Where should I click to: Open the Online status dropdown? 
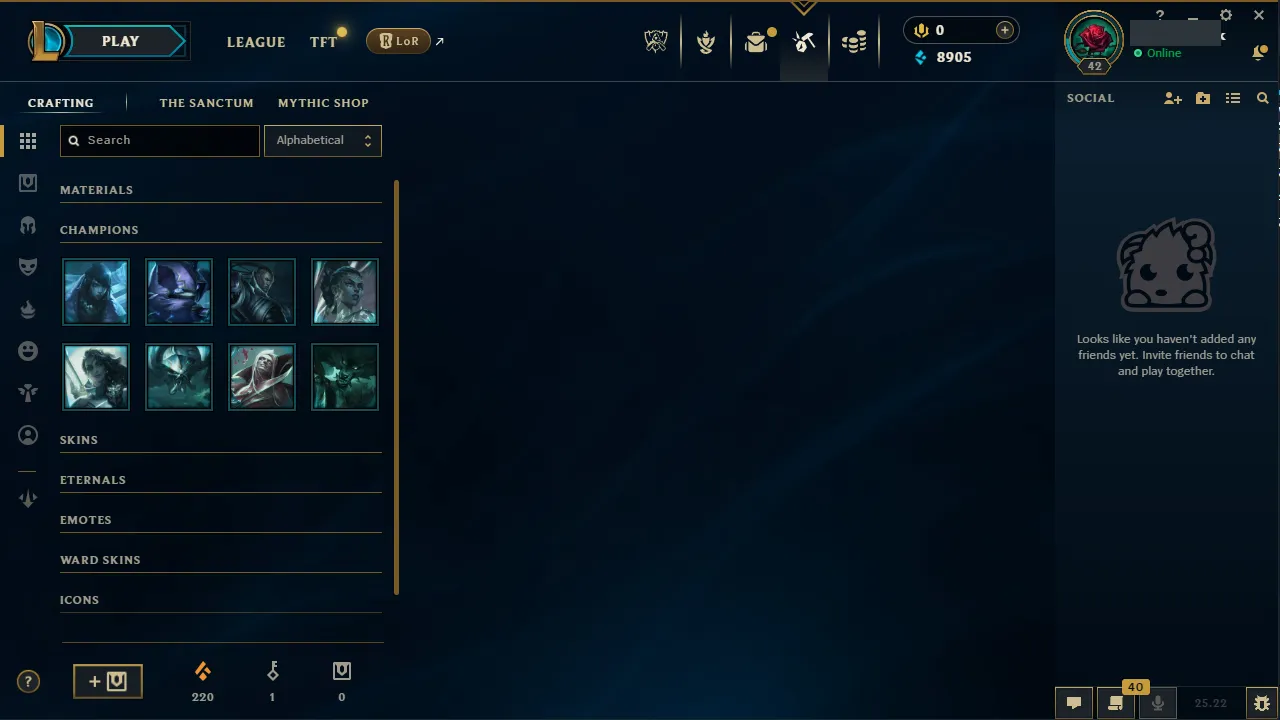tap(1163, 53)
